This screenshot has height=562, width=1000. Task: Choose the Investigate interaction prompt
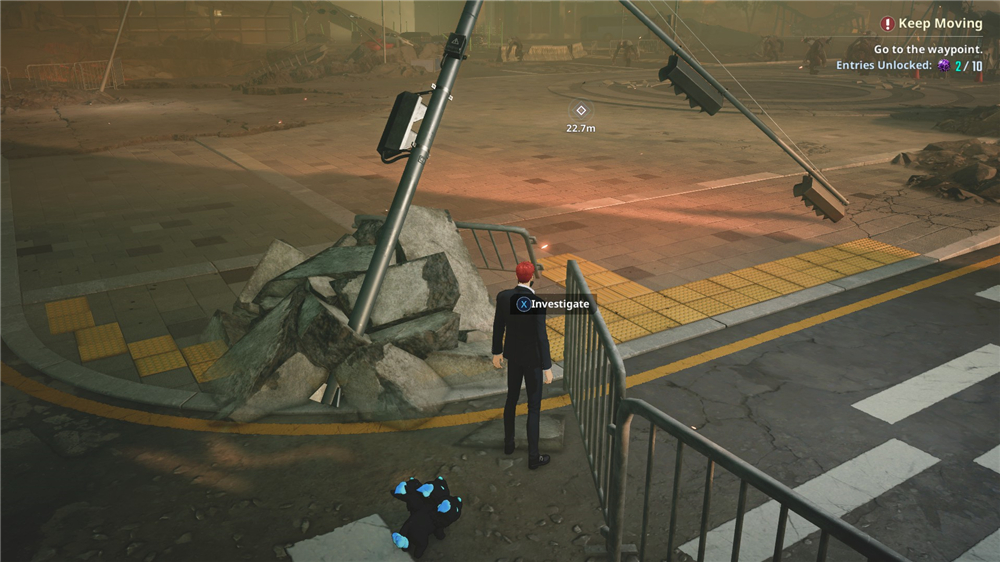(553, 303)
